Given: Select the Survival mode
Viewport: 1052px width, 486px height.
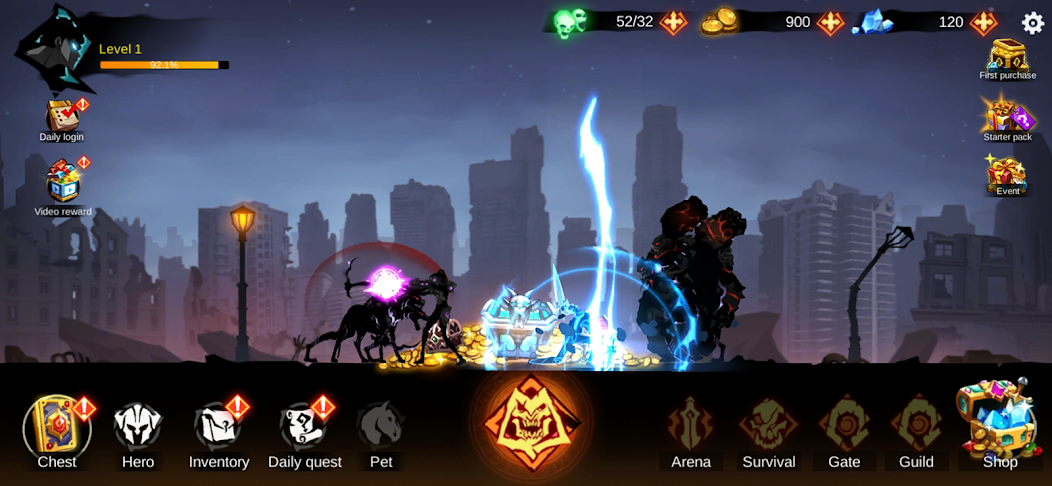Looking at the screenshot, I should tap(768, 427).
